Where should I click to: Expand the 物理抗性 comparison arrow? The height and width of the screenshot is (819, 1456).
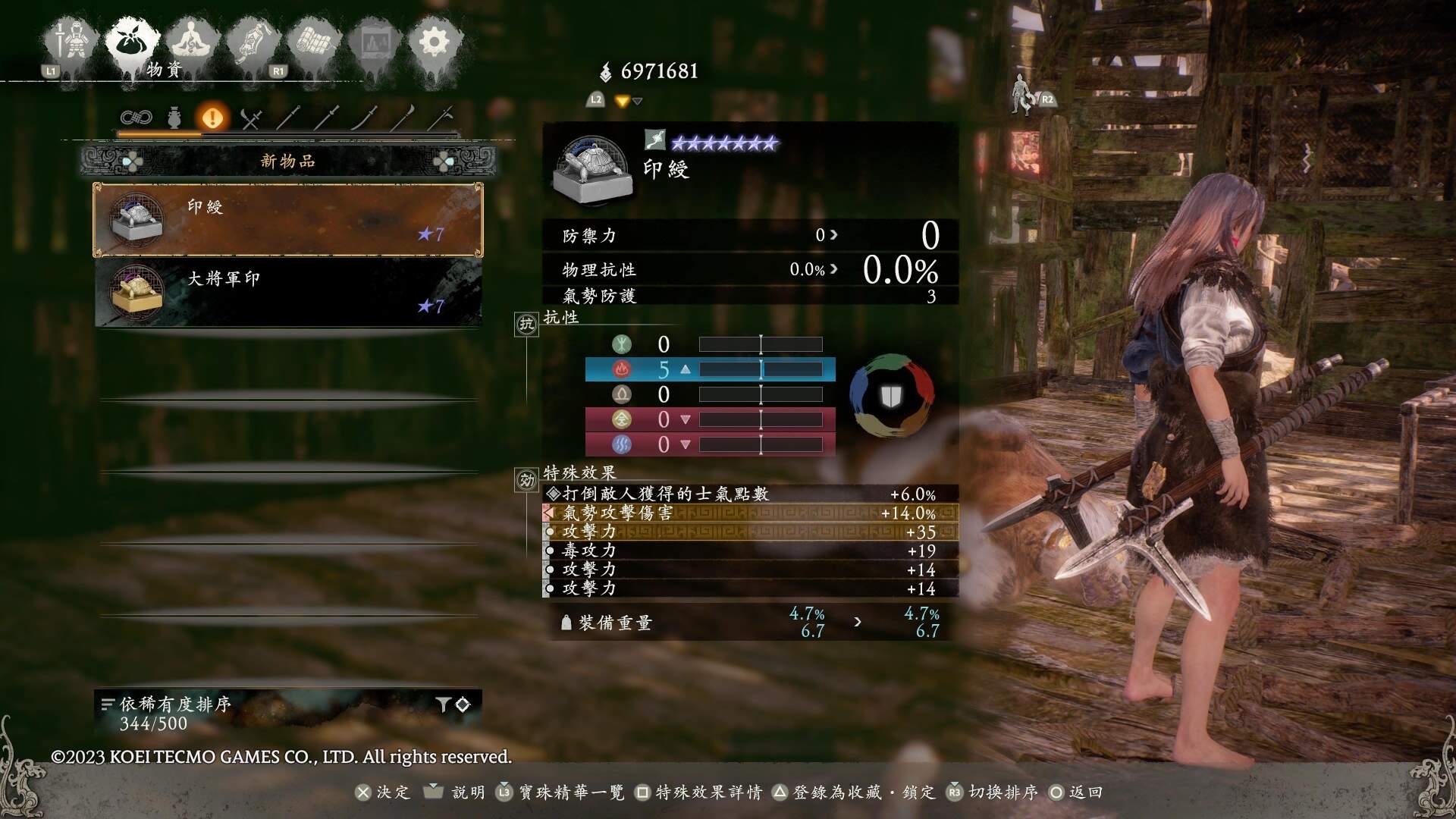(834, 269)
